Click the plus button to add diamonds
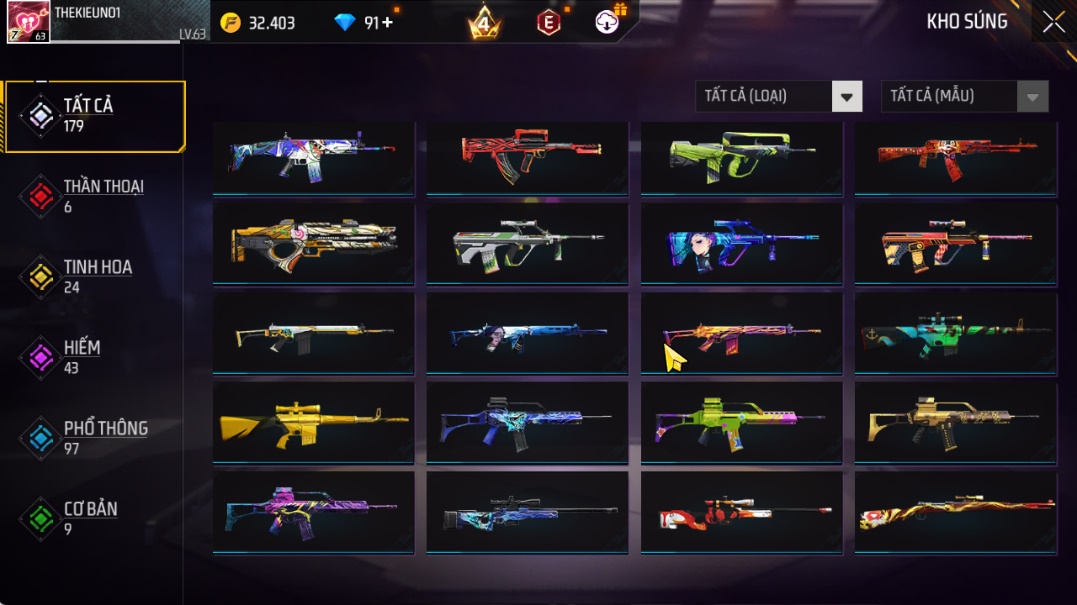 tap(387, 23)
